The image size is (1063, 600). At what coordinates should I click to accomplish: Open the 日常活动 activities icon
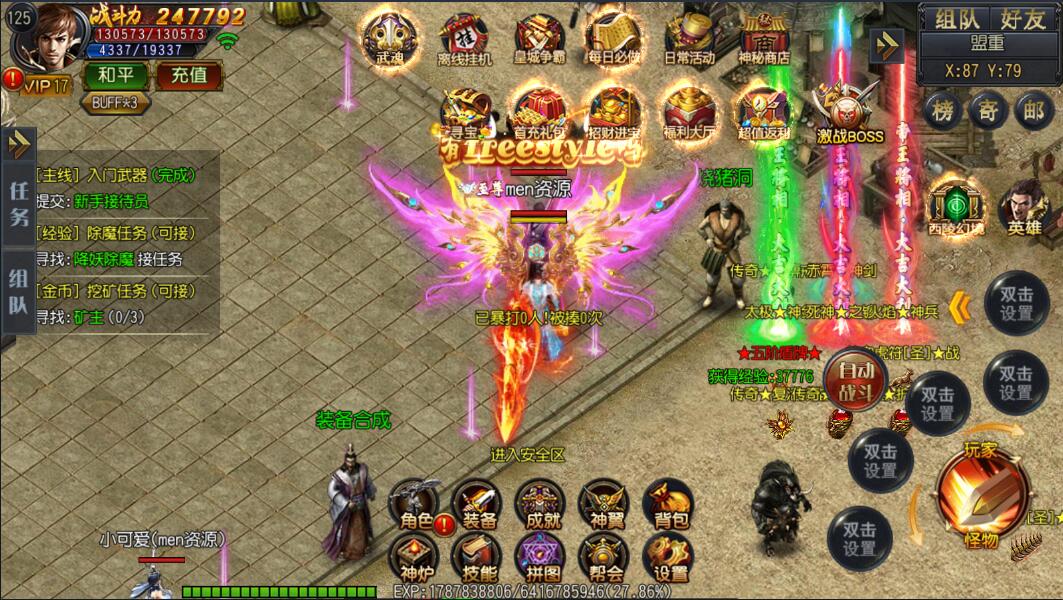pos(690,38)
